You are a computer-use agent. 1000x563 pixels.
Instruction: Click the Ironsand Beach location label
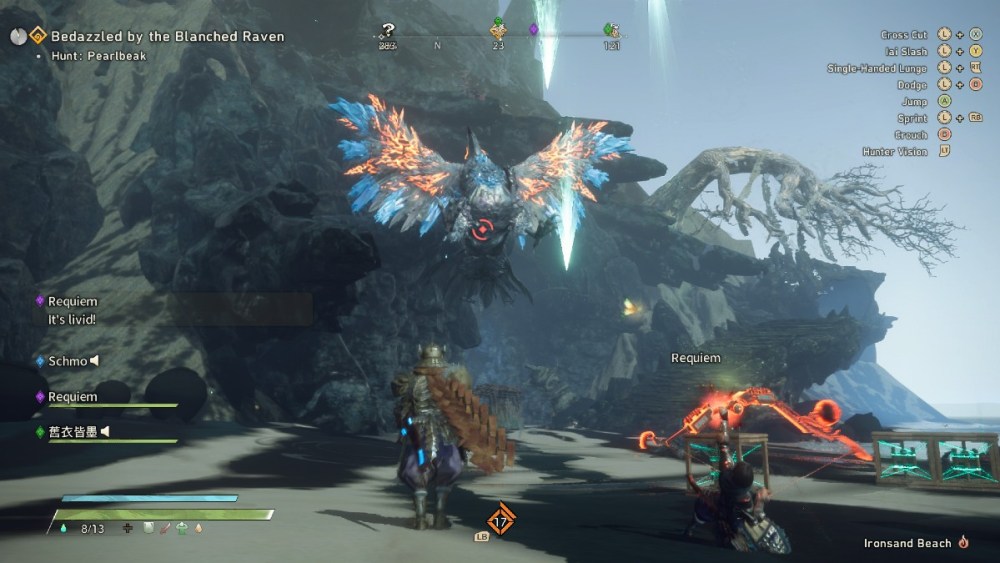point(907,543)
